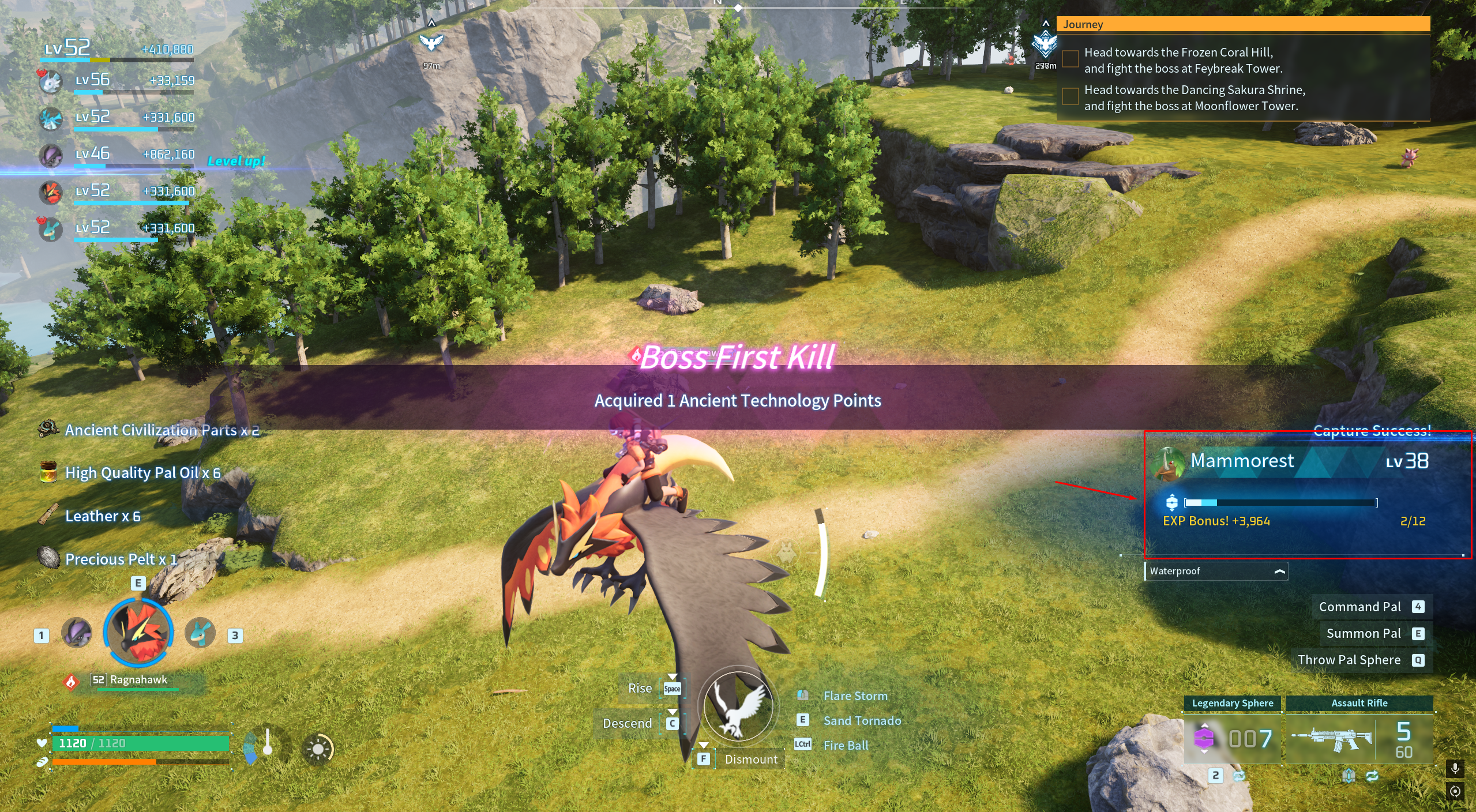Select the Lv 56 party pal icon
The image size is (1476, 812).
tap(51, 82)
